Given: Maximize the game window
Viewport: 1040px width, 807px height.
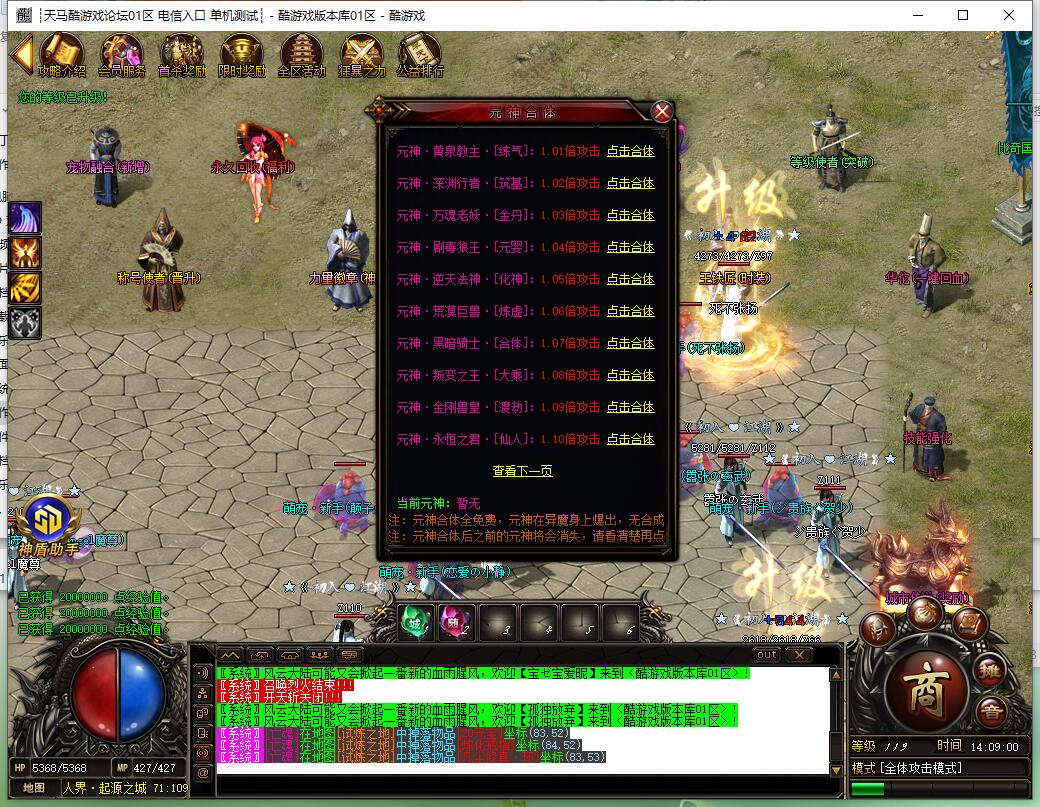Looking at the screenshot, I should tap(963, 15).
